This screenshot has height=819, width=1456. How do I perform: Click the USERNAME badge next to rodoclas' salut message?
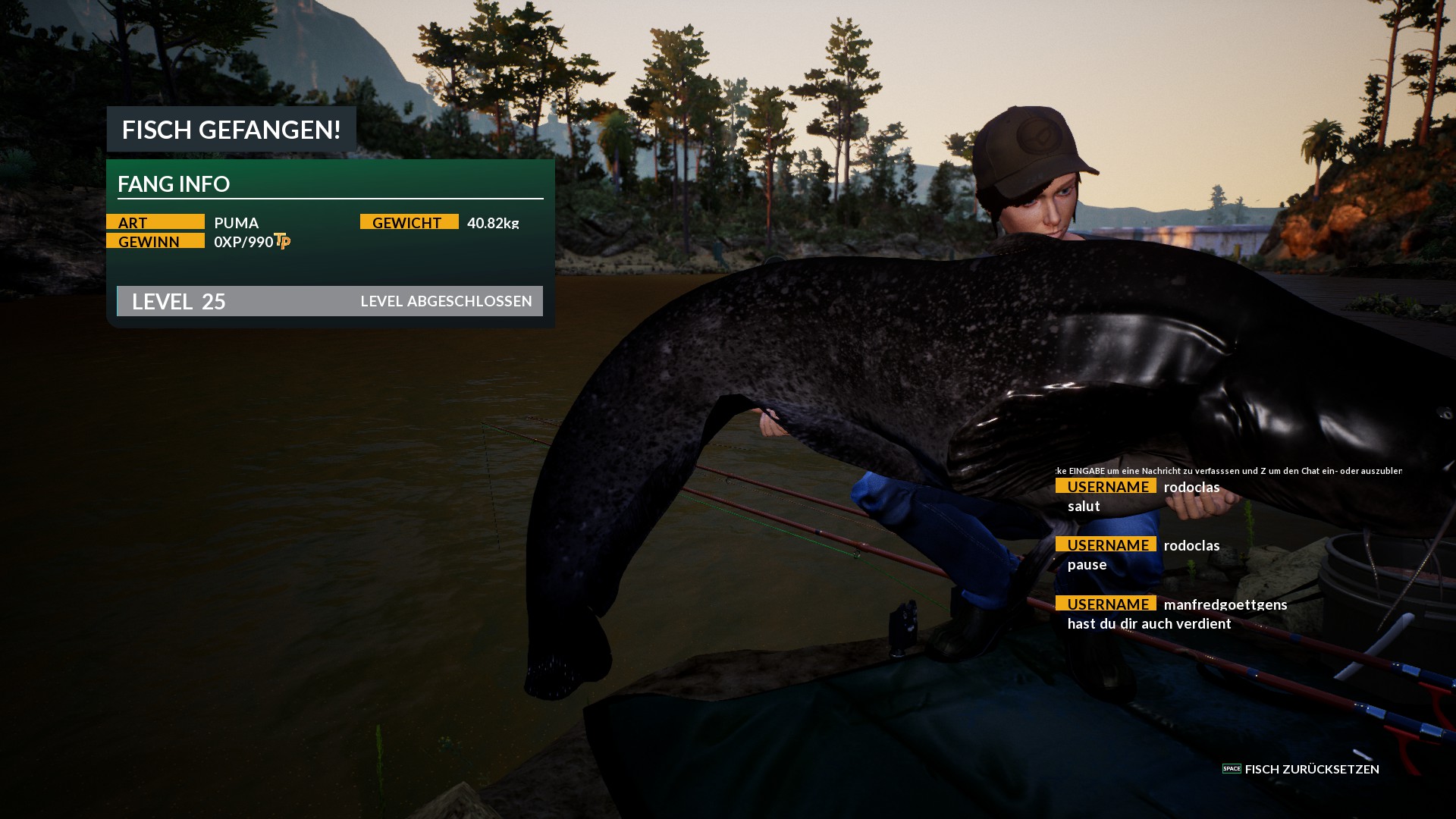tap(1106, 487)
